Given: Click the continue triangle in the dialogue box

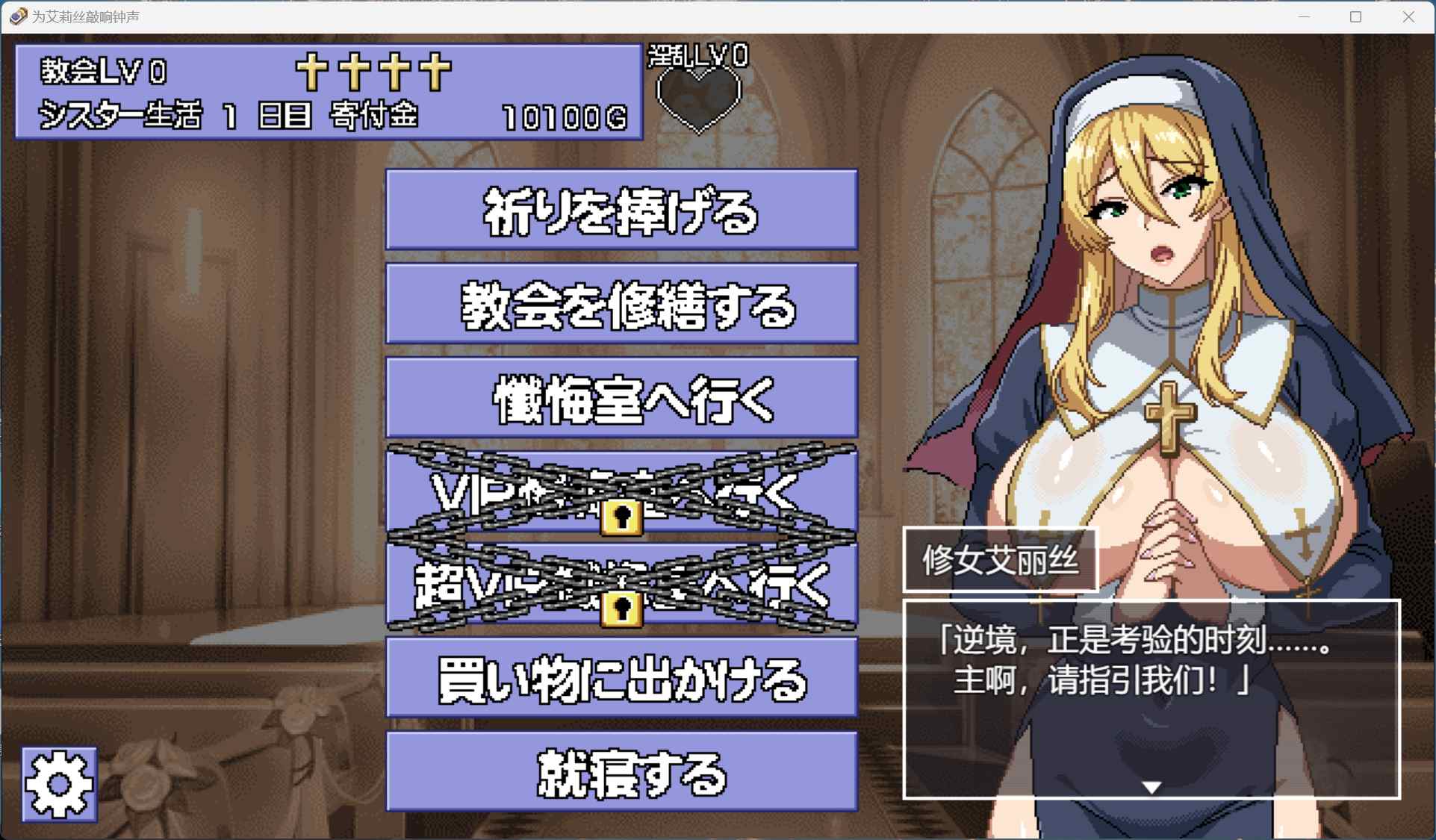Looking at the screenshot, I should 1151,786.
